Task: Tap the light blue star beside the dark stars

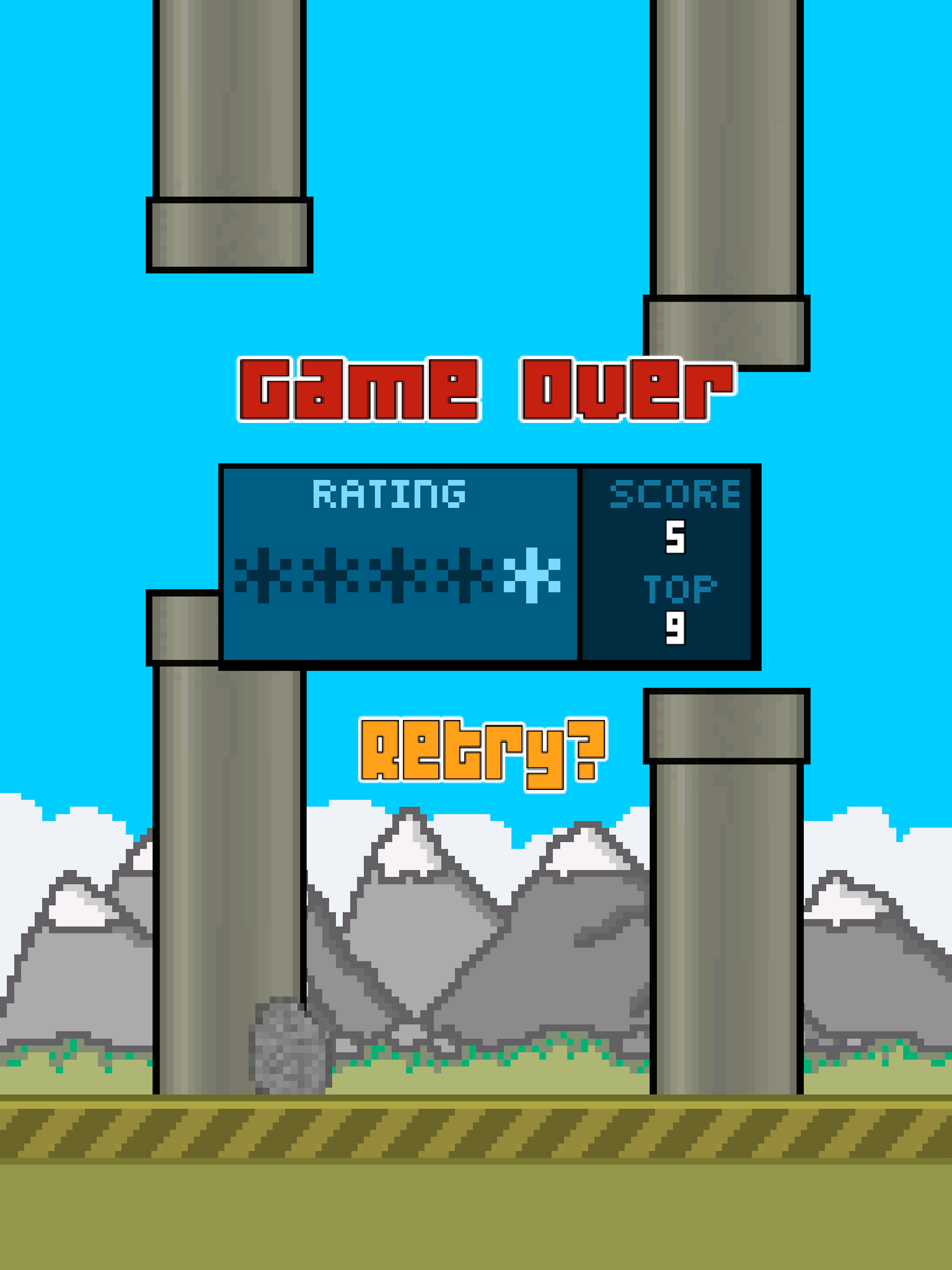Action: 533,576
